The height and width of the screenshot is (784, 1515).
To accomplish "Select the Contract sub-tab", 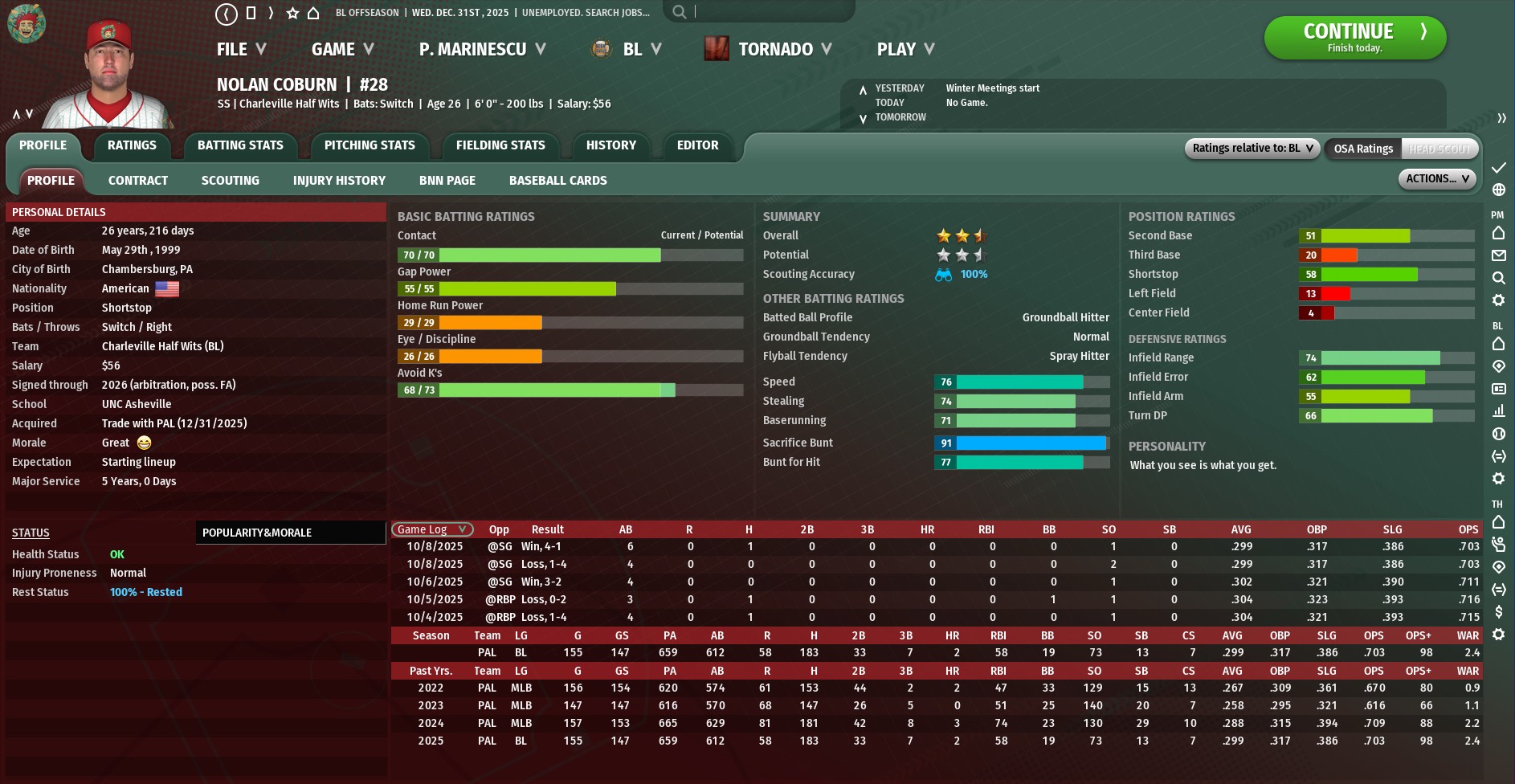I will (x=138, y=181).
